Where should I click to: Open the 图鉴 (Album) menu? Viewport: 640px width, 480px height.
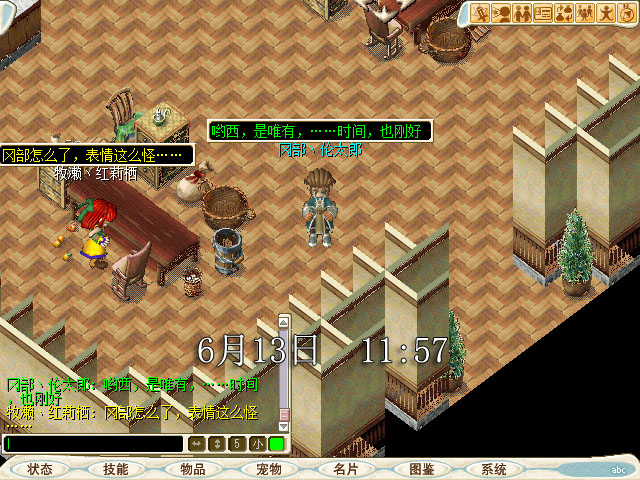pos(422,469)
